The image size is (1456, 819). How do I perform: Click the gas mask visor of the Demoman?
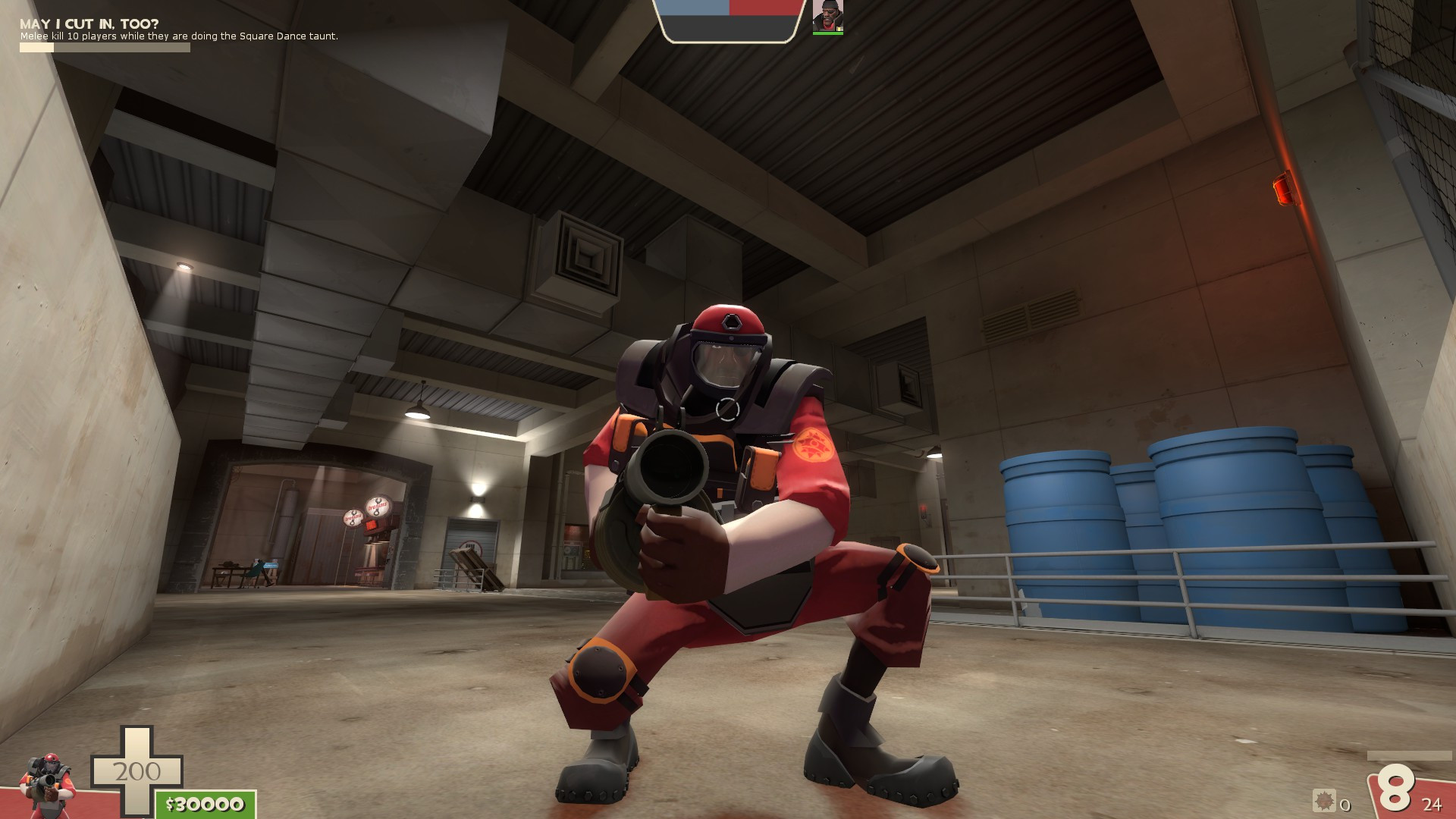[726, 364]
